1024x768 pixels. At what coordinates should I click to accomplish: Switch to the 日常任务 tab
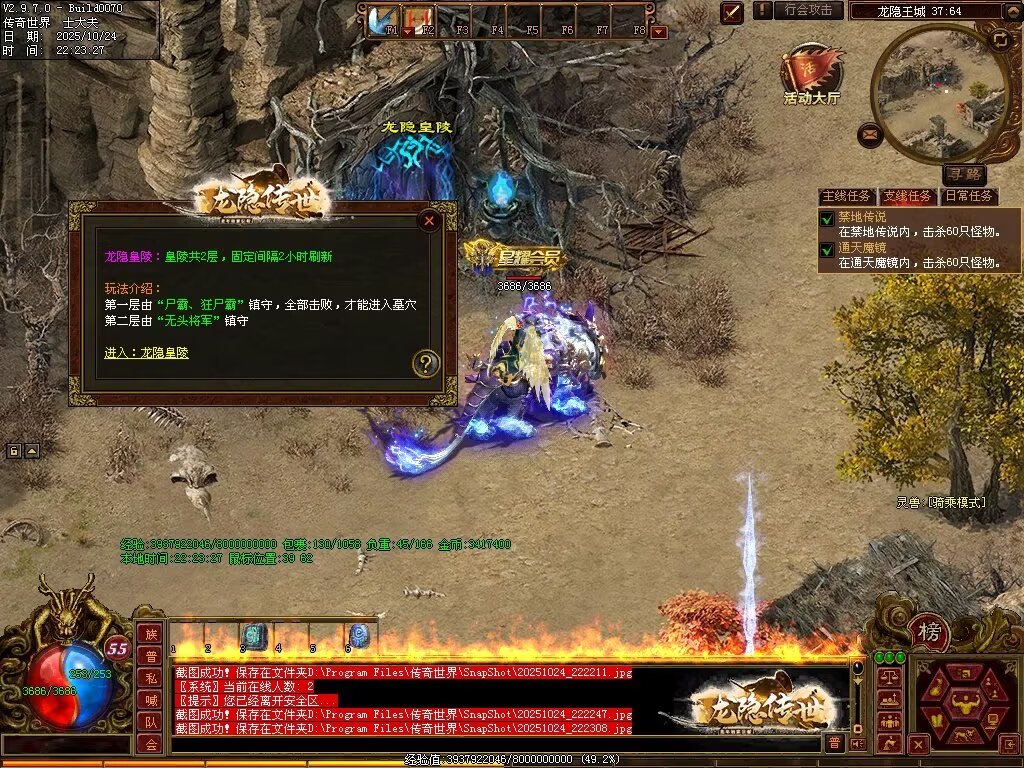coord(969,196)
